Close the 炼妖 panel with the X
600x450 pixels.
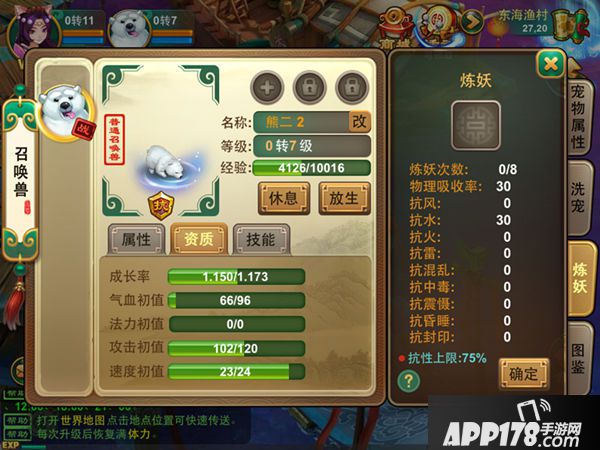click(x=548, y=66)
